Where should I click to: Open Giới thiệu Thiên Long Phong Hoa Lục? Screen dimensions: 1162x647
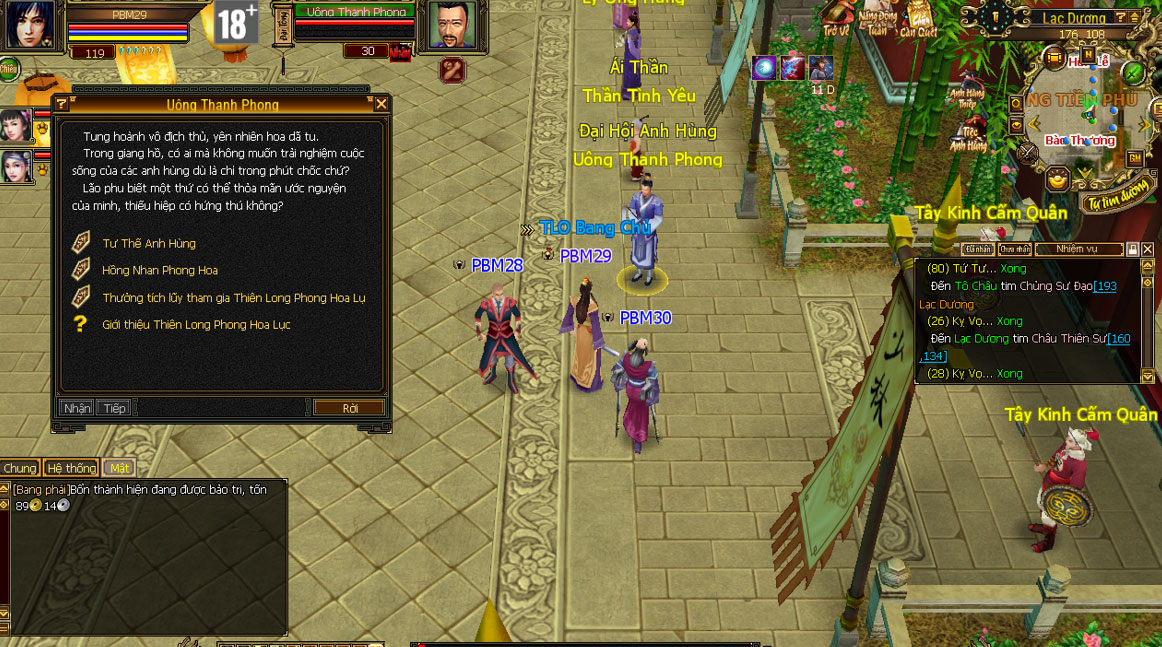pos(196,325)
